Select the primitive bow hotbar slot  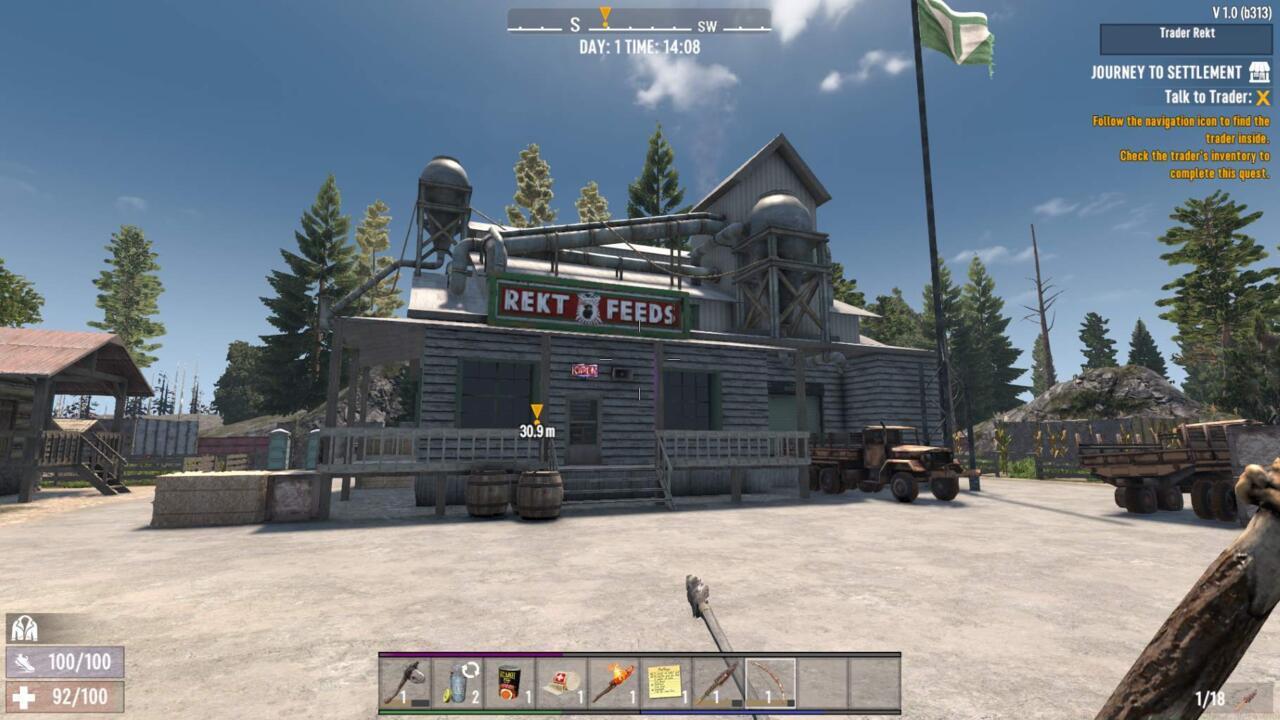pos(770,682)
